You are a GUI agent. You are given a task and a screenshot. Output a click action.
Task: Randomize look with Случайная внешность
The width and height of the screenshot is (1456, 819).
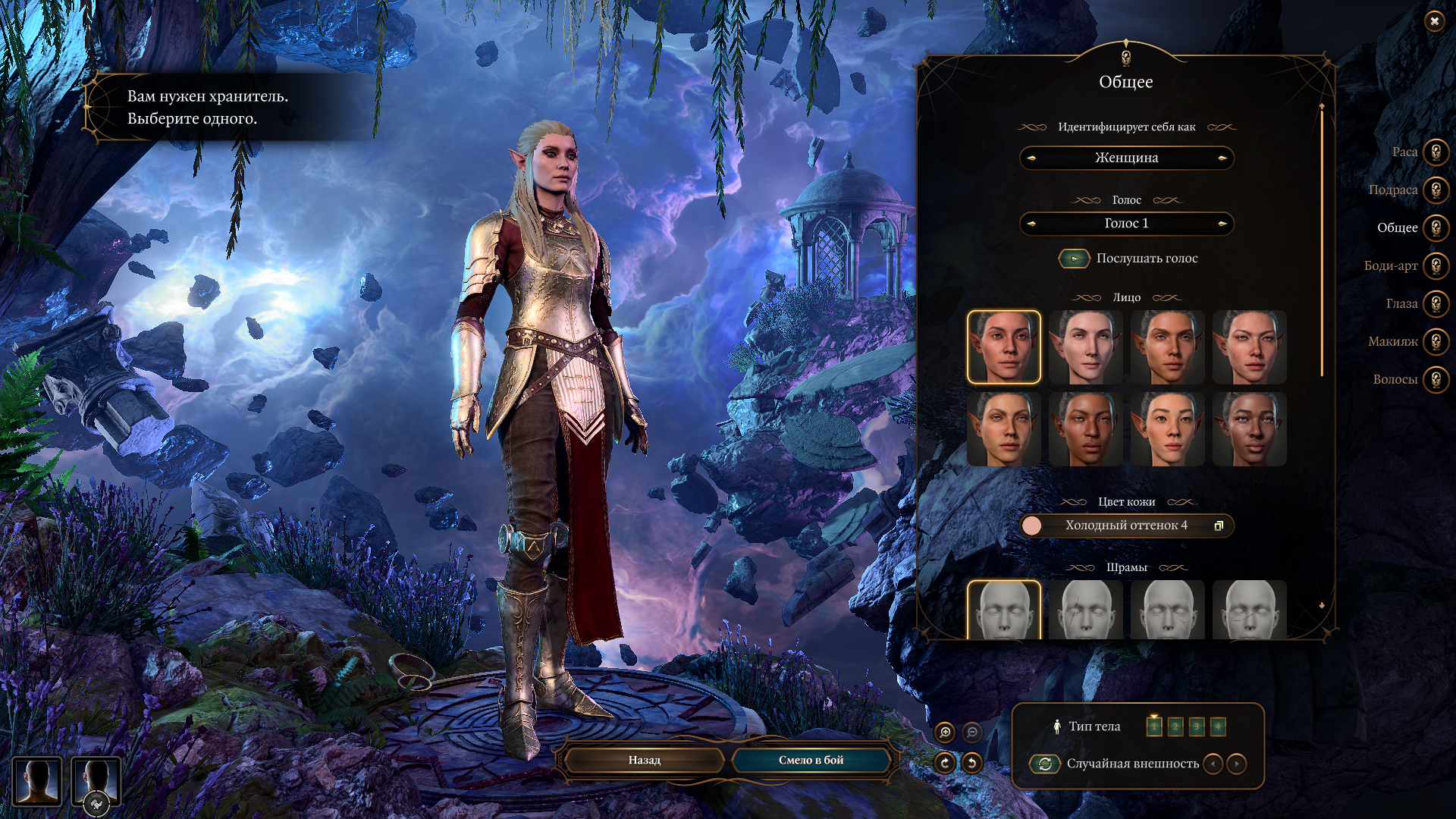pyautogui.click(x=1045, y=764)
